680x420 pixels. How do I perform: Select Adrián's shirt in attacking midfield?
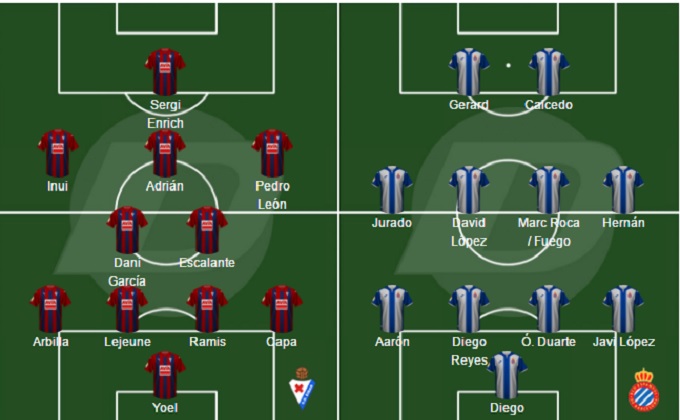coord(165,152)
